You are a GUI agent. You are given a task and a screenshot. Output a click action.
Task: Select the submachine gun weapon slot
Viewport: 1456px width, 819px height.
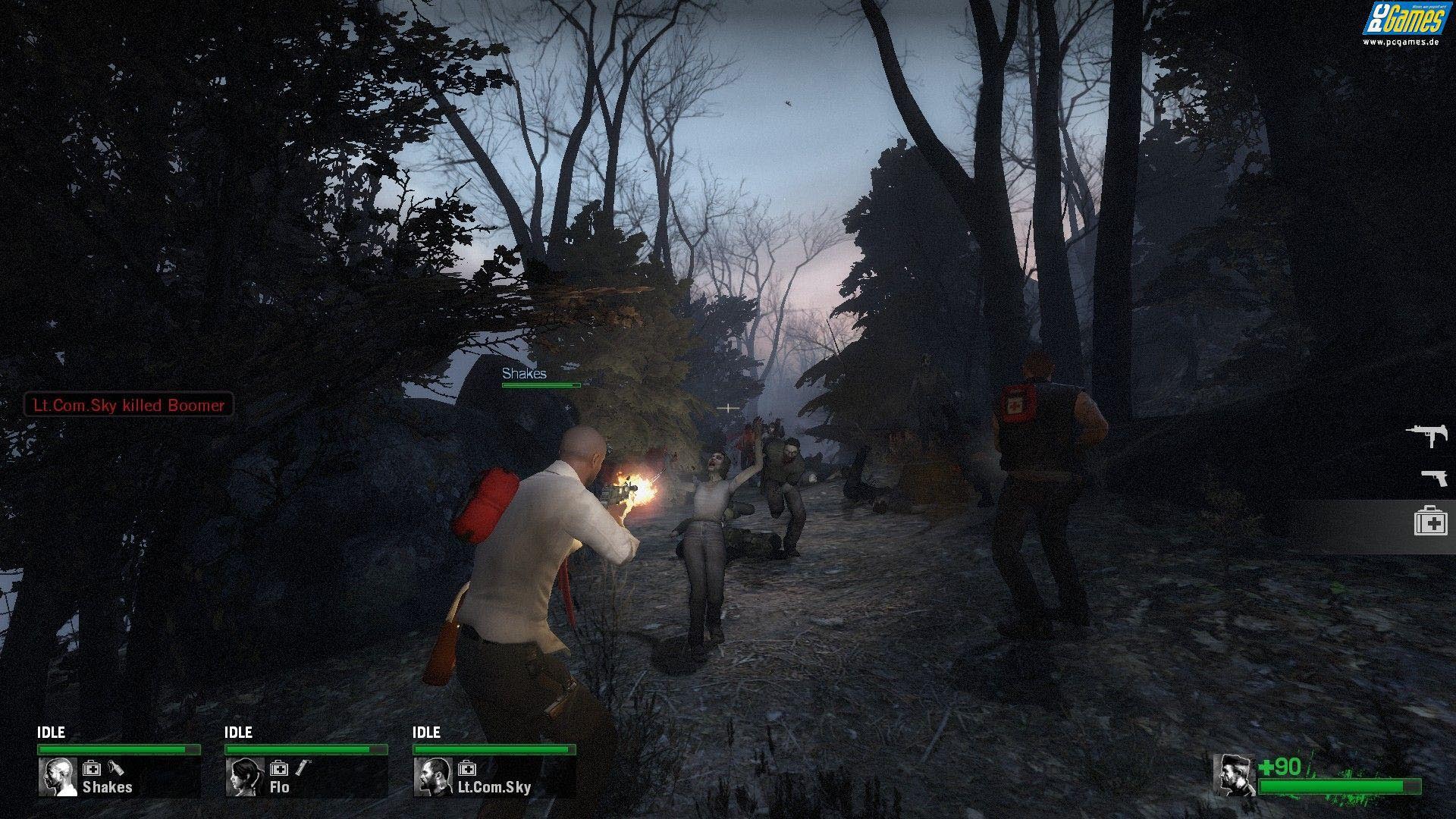pyautogui.click(x=1426, y=434)
